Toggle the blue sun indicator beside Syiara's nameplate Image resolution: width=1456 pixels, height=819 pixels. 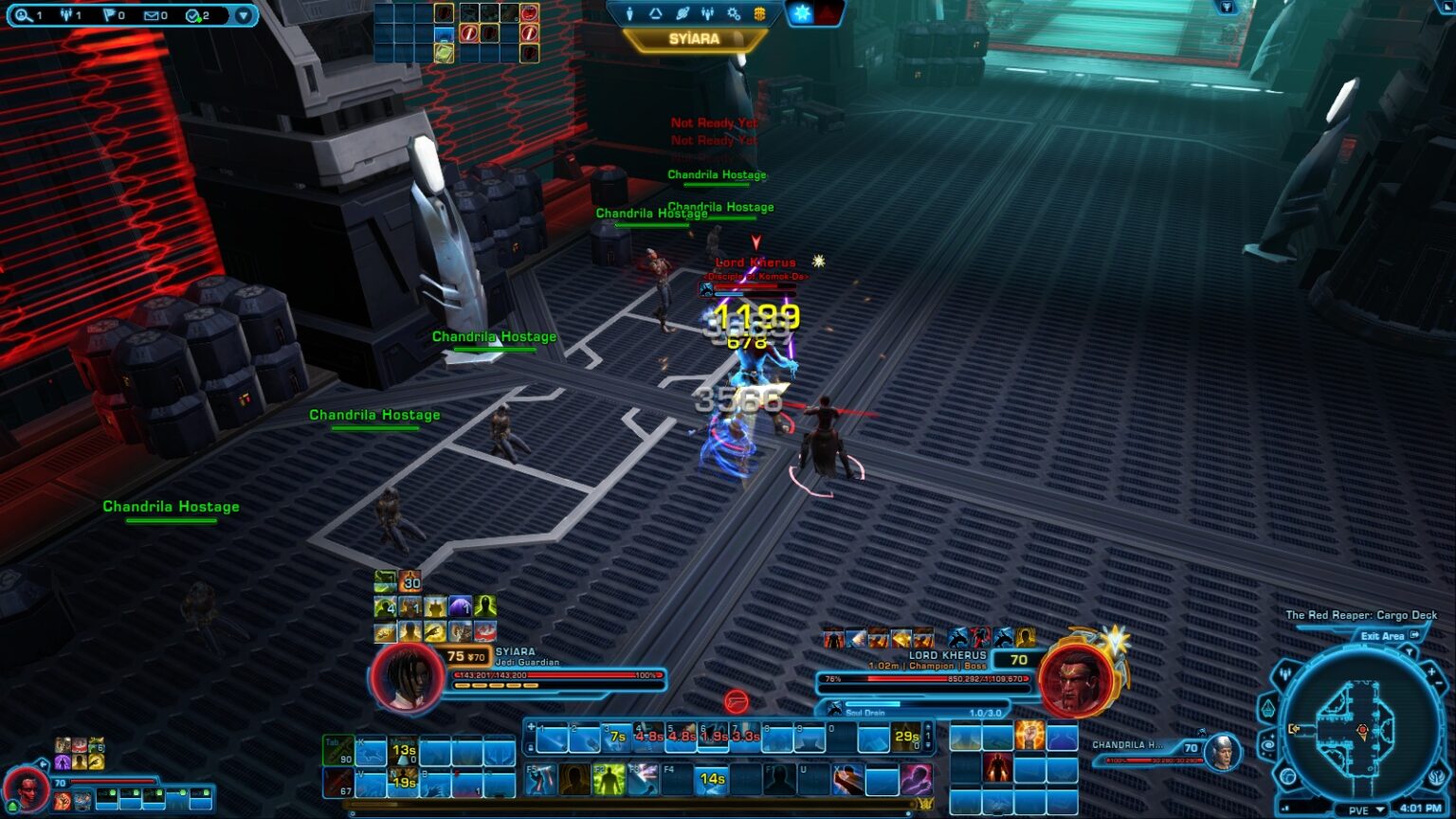(x=801, y=12)
